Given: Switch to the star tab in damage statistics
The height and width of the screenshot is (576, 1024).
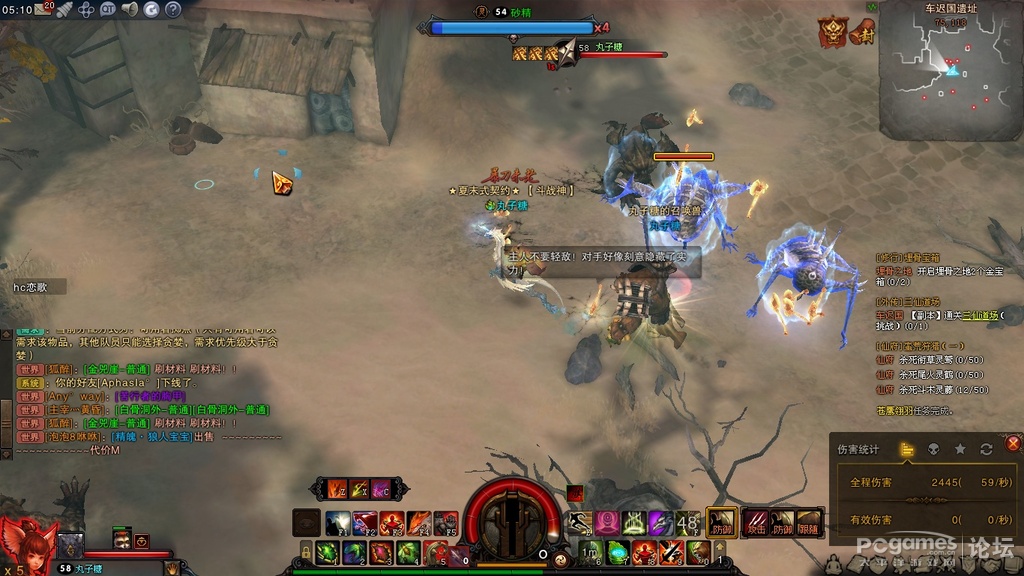Looking at the screenshot, I should point(960,449).
